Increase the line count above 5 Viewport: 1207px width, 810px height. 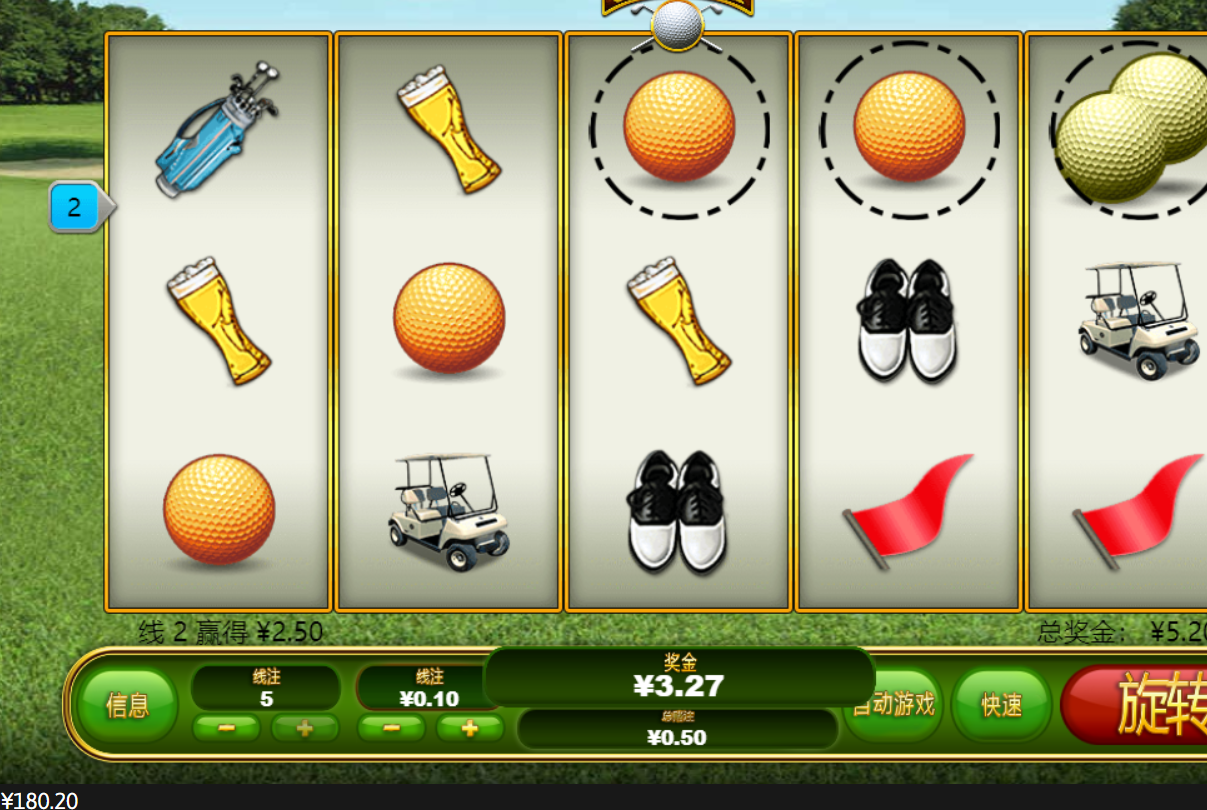coord(305,728)
